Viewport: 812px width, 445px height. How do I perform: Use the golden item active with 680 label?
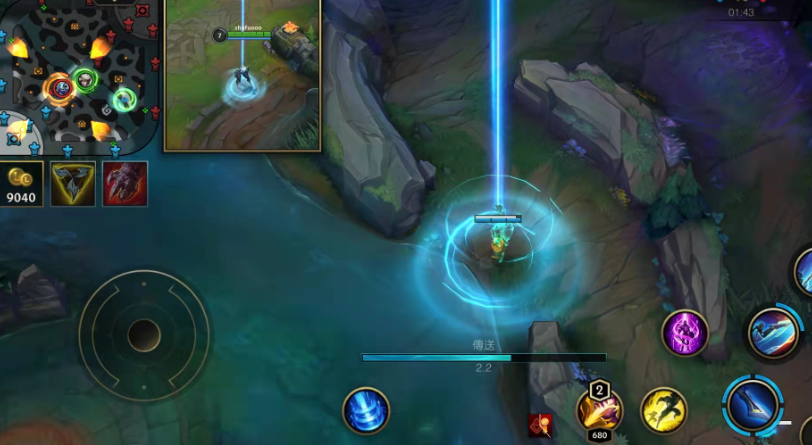click(x=599, y=410)
